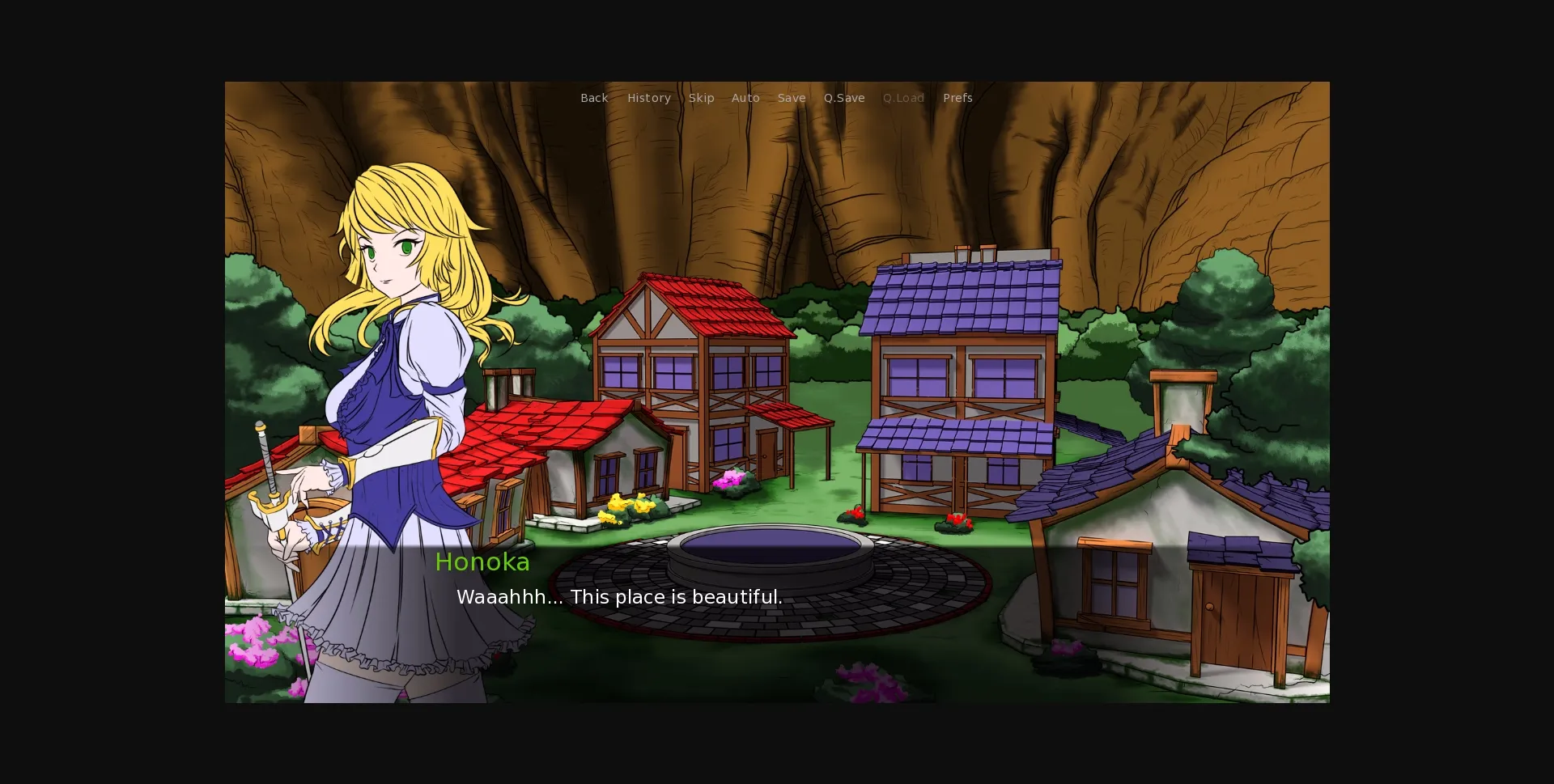
Task: Click the grayed-out Q.Load option
Action: coord(903,98)
